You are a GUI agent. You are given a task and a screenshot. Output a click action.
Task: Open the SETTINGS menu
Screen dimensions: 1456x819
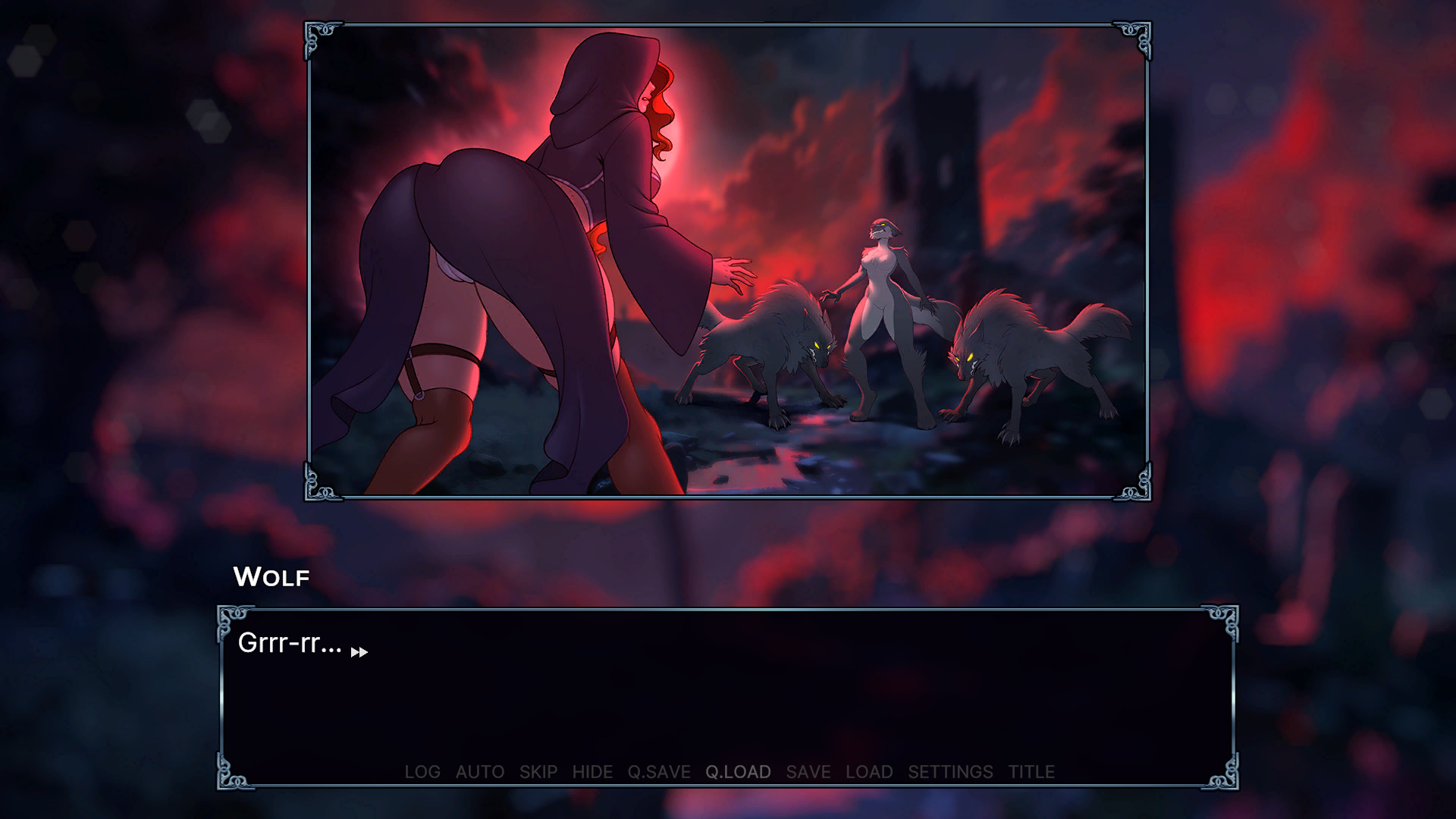pos(950,772)
